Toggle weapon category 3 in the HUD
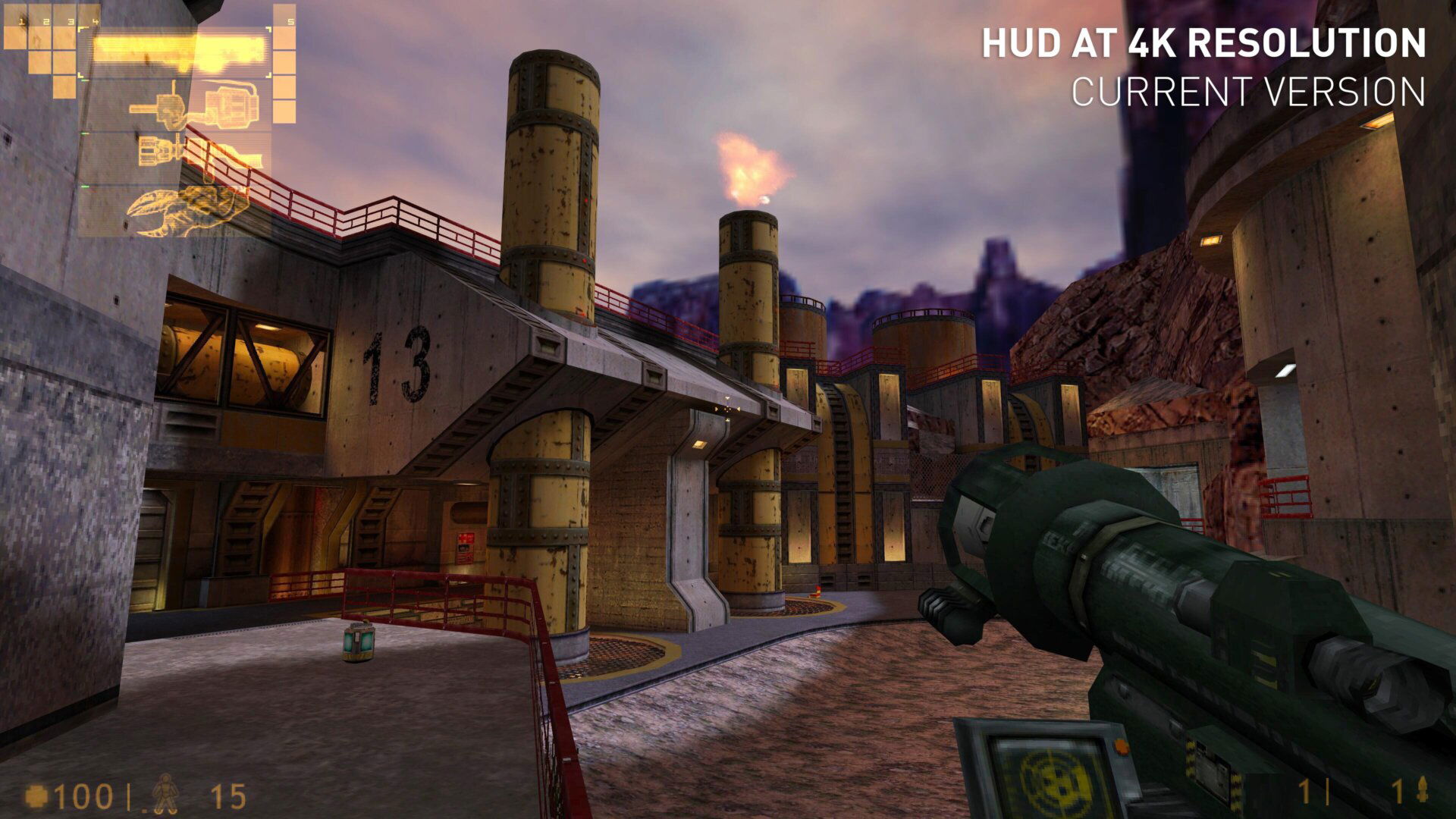Screen dimensions: 1456x819 click(70, 21)
